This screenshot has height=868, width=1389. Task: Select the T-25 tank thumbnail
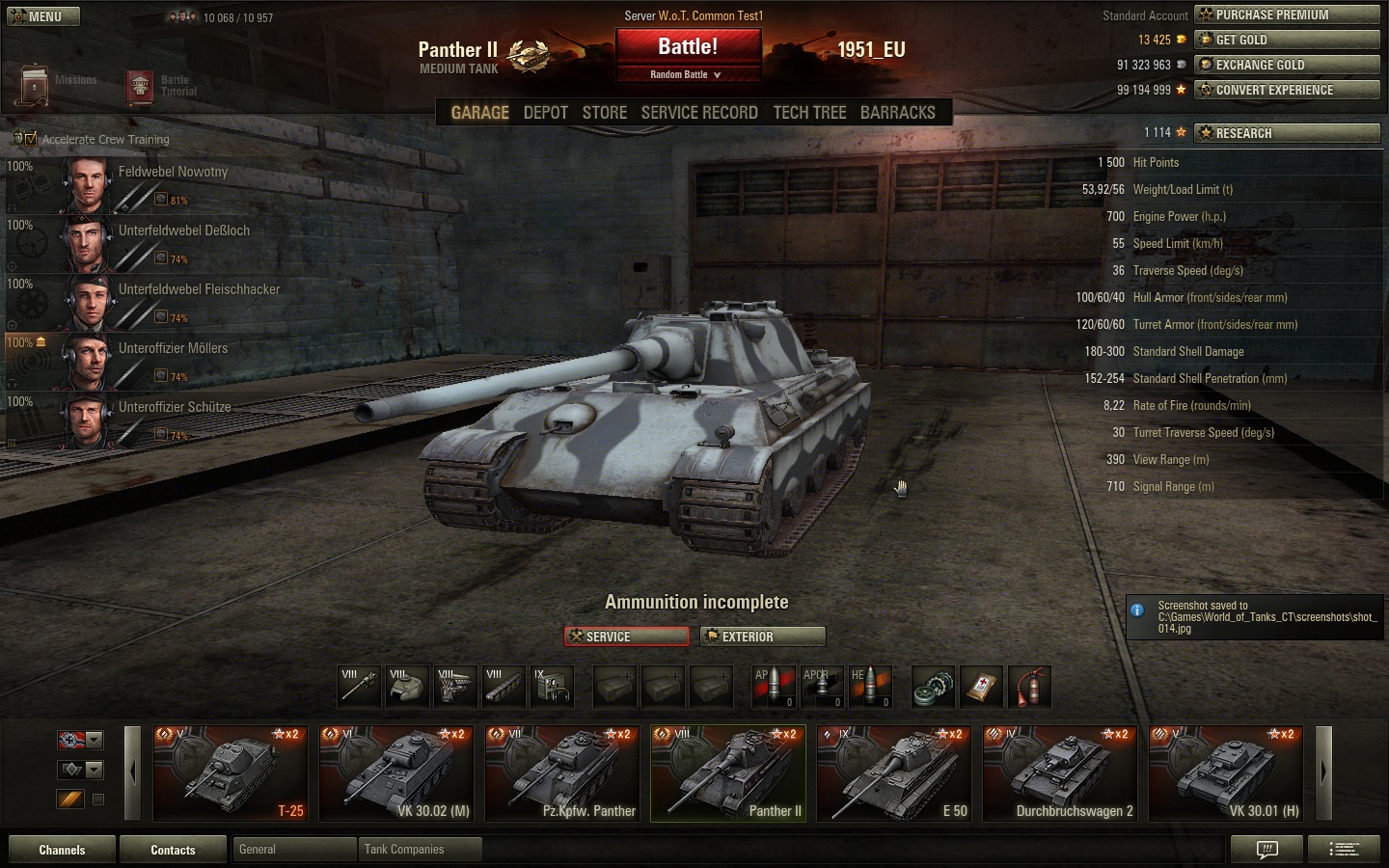tap(230, 773)
